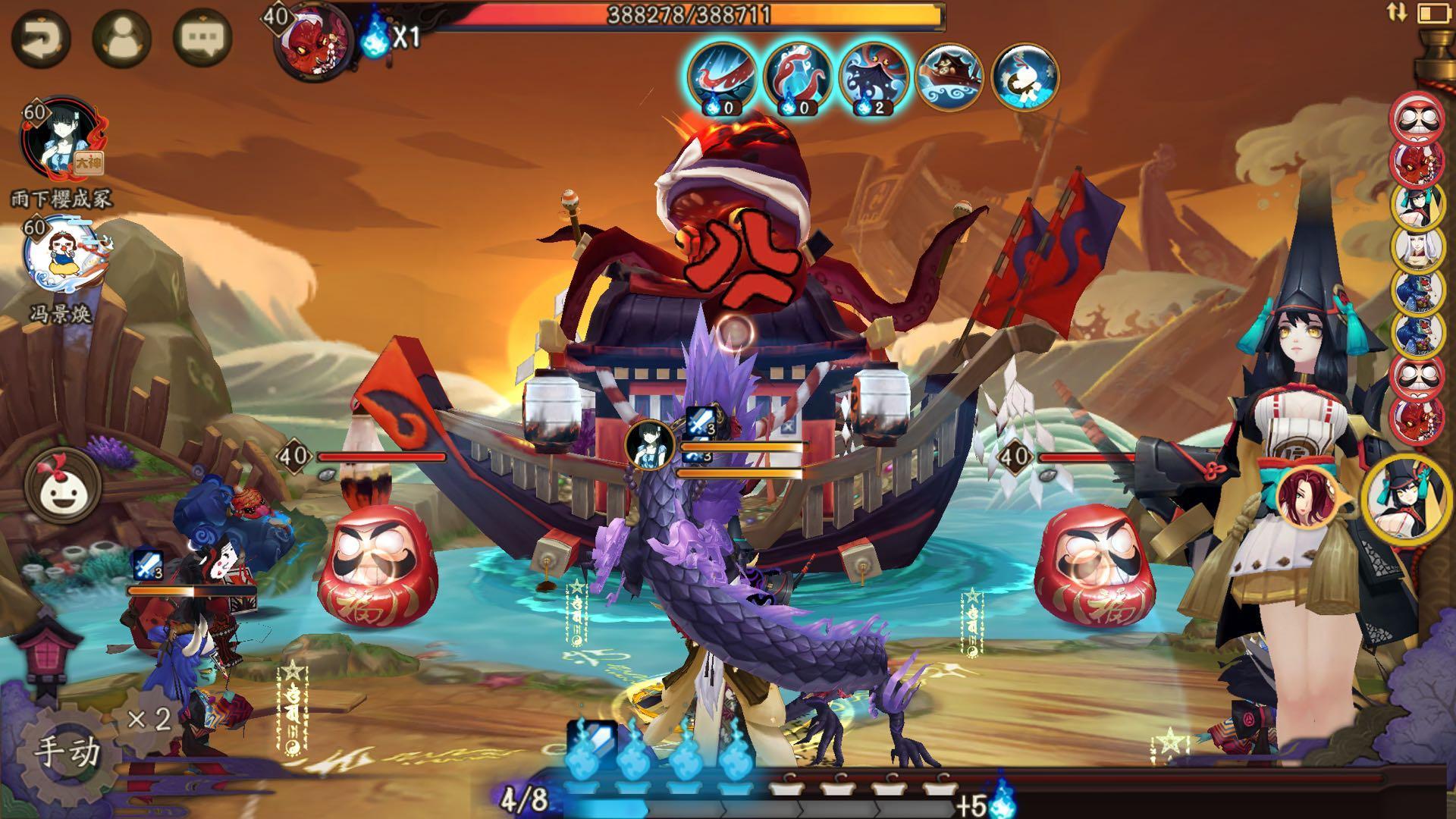This screenshot has height=819, width=1456.
Task: Select the red octopus boss portrait
Action: (315, 42)
